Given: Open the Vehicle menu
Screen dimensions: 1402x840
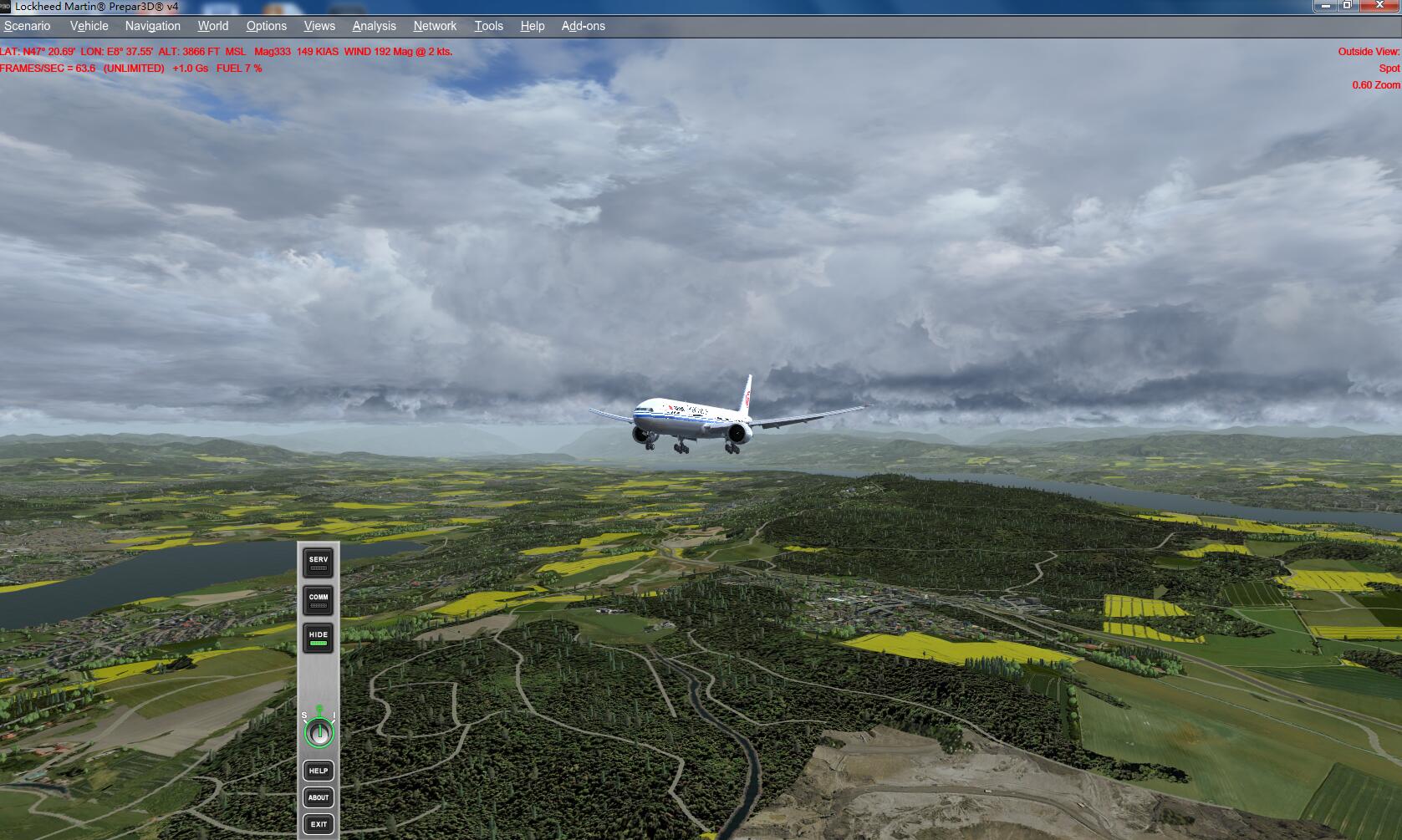Looking at the screenshot, I should click(x=89, y=26).
